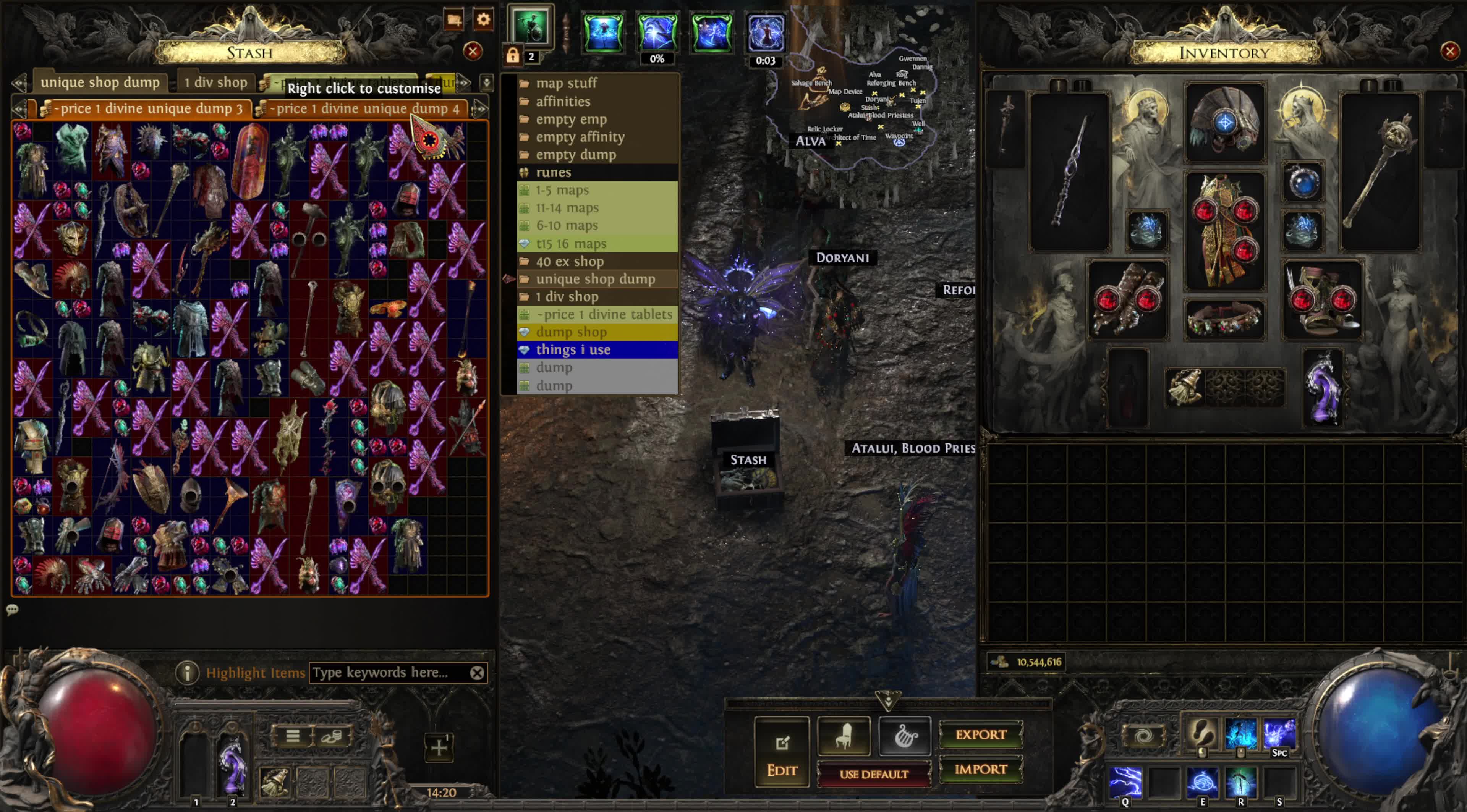Select the equipped body armour slot
The image size is (1467, 812).
1224,231
